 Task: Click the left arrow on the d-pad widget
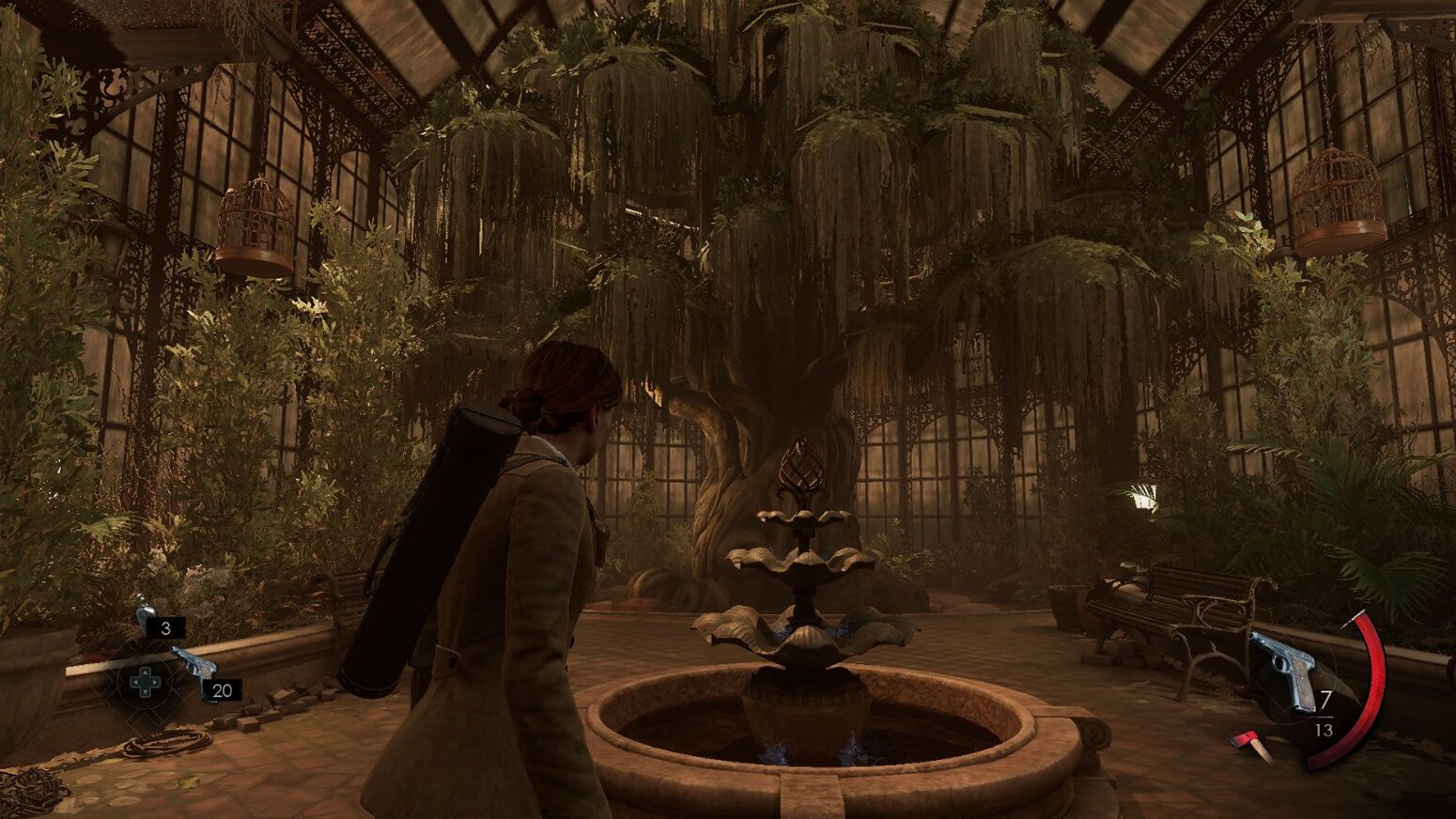click(135, 682)
